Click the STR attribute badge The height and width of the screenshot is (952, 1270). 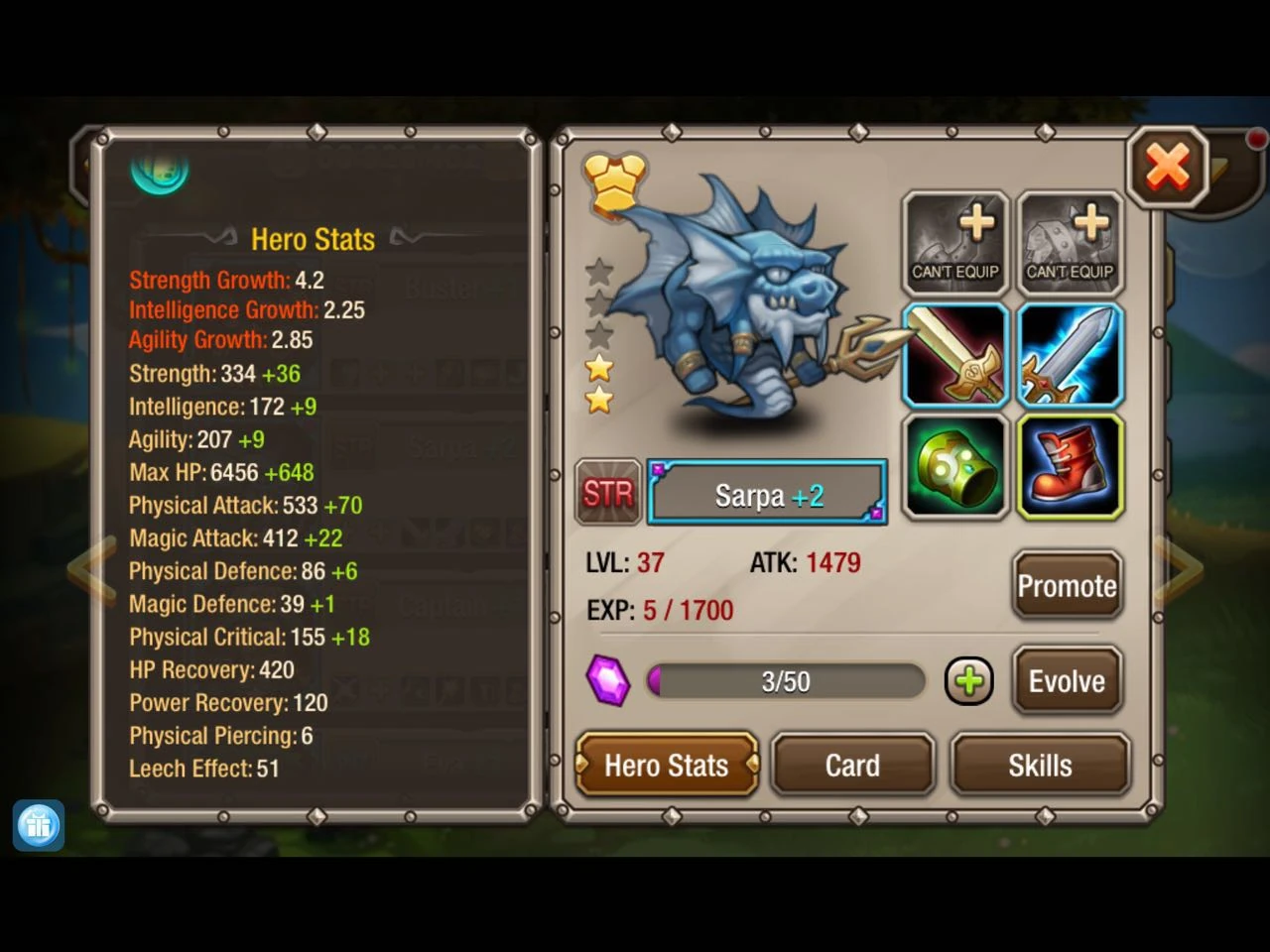tap(608, 492)
